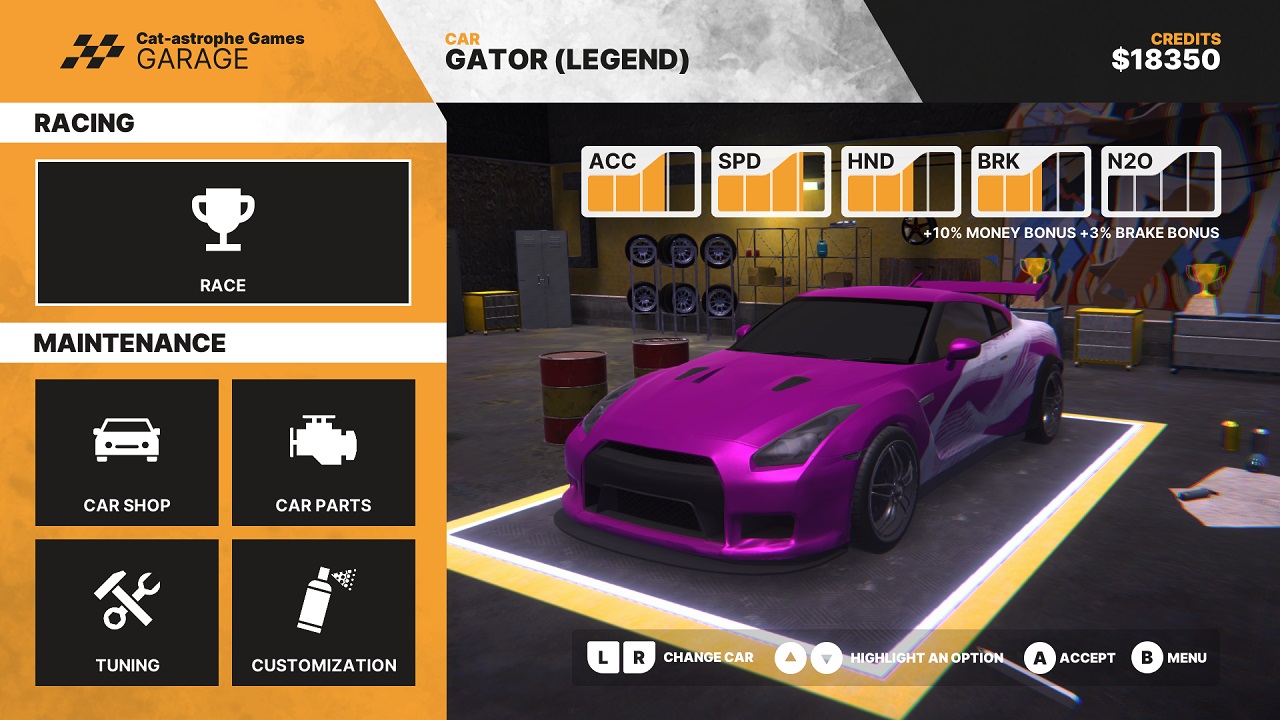Image resolution: width=1280 pixels, height=720 pixels.
Task: Expand the car name Gator (Legend)
Action: pyautogui.click(x=567, y=58)
